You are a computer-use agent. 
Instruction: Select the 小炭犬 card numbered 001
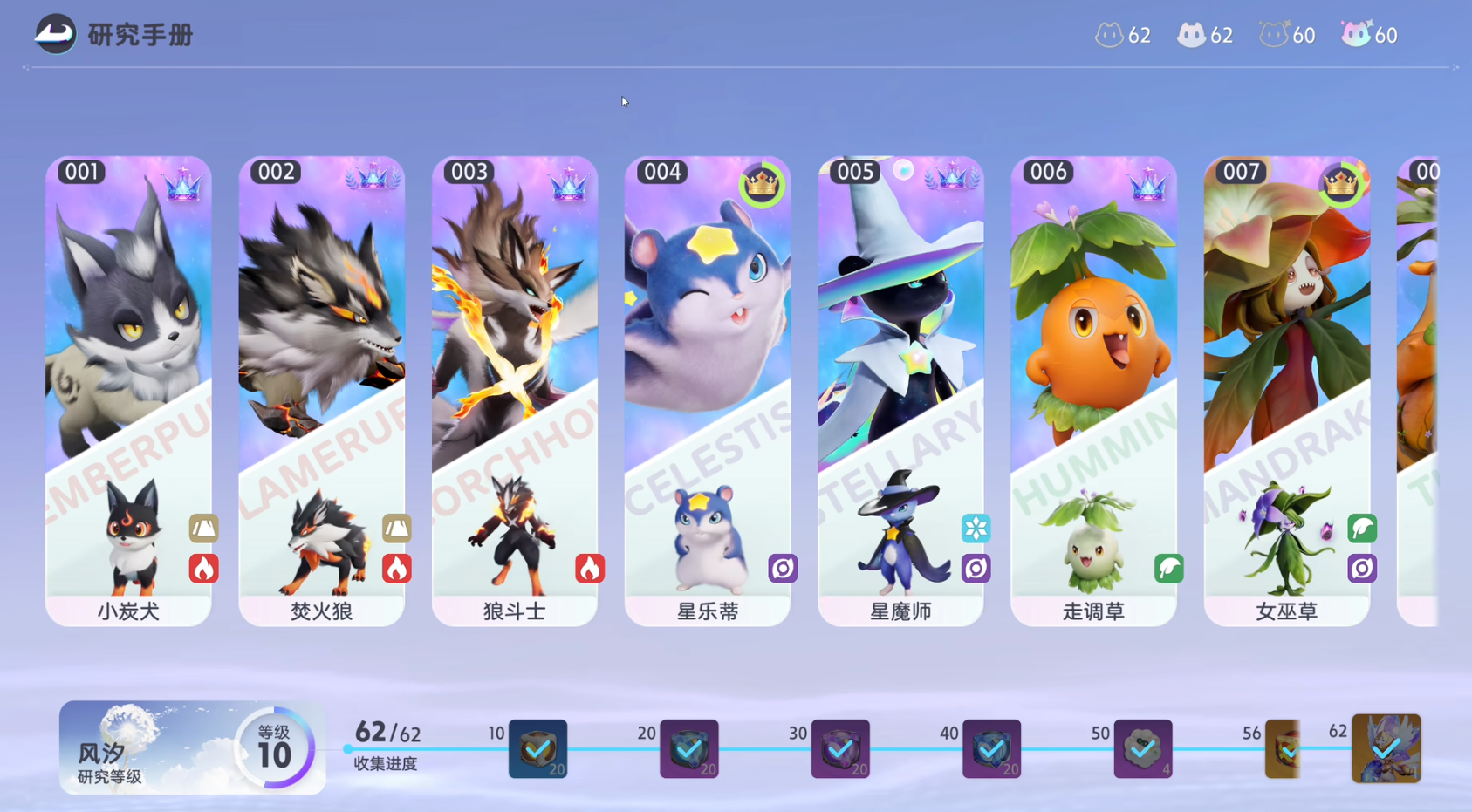point(128,391)
